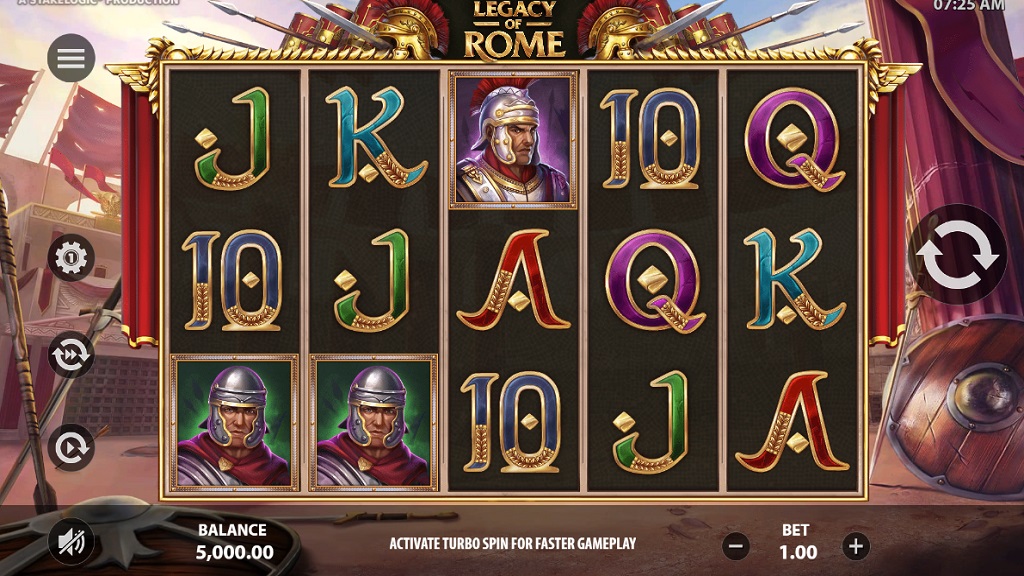
Task: Decrease the bet with the minus button
Action: pos(737,546)
